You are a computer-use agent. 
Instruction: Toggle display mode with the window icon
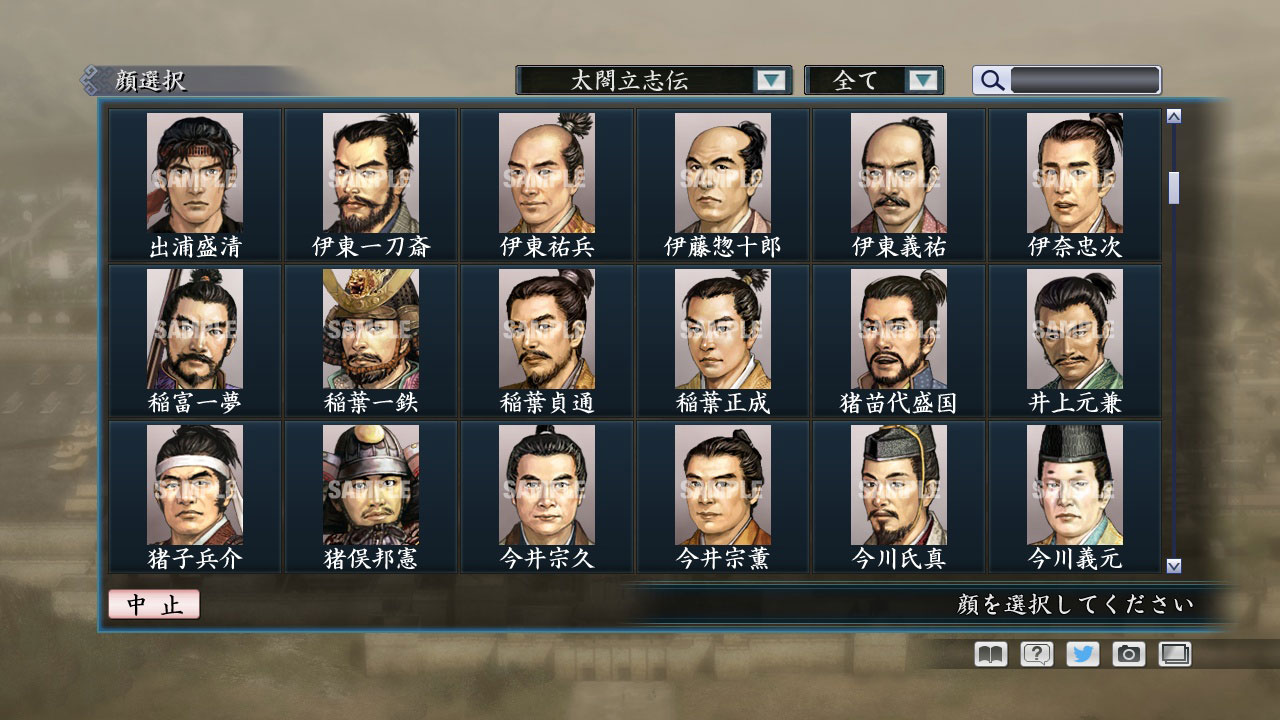(1173, 654)
